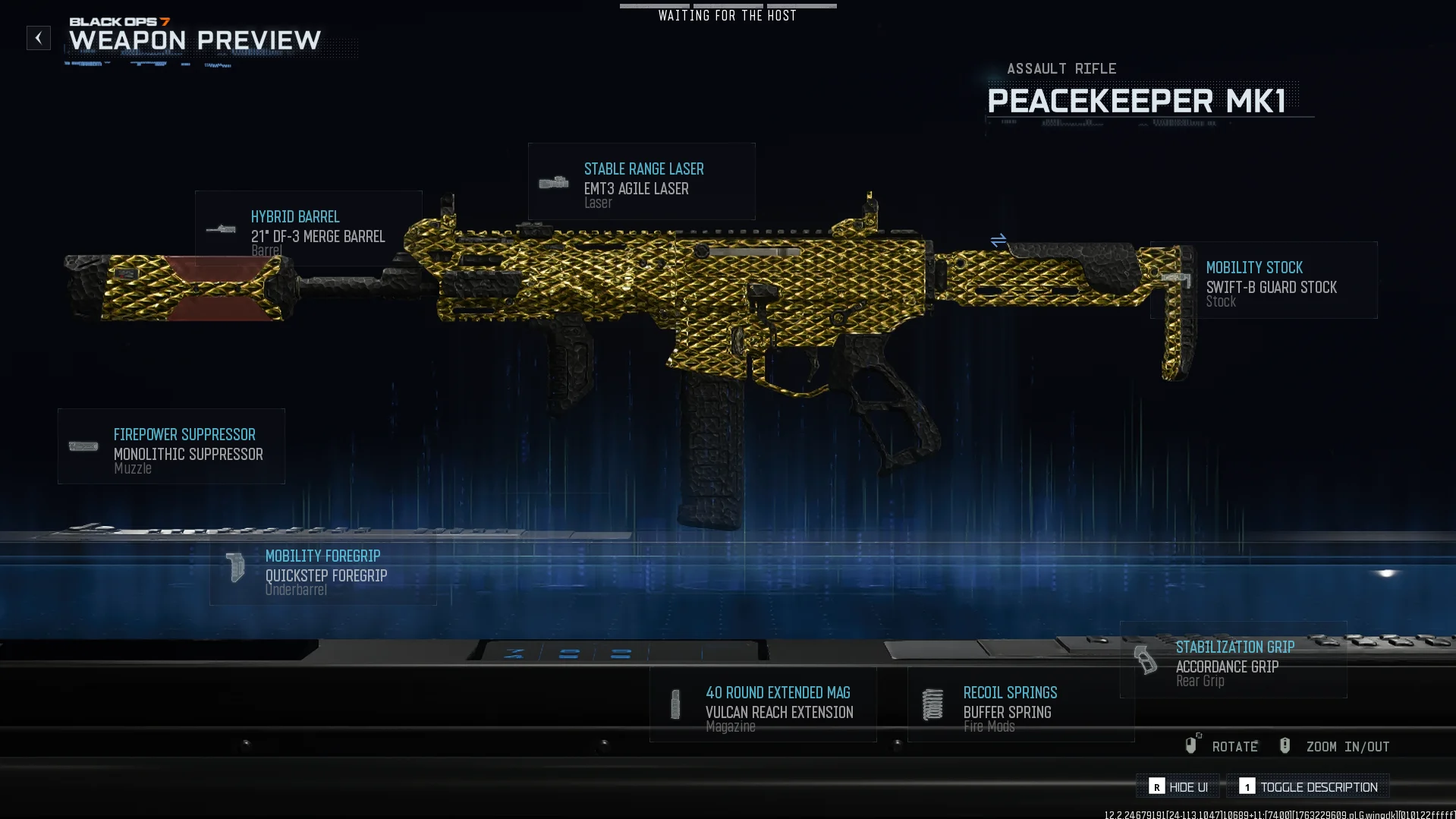Viewport: 1456px width, 819px height.
Task: Toggle the attachment description
Action: 1308,786
